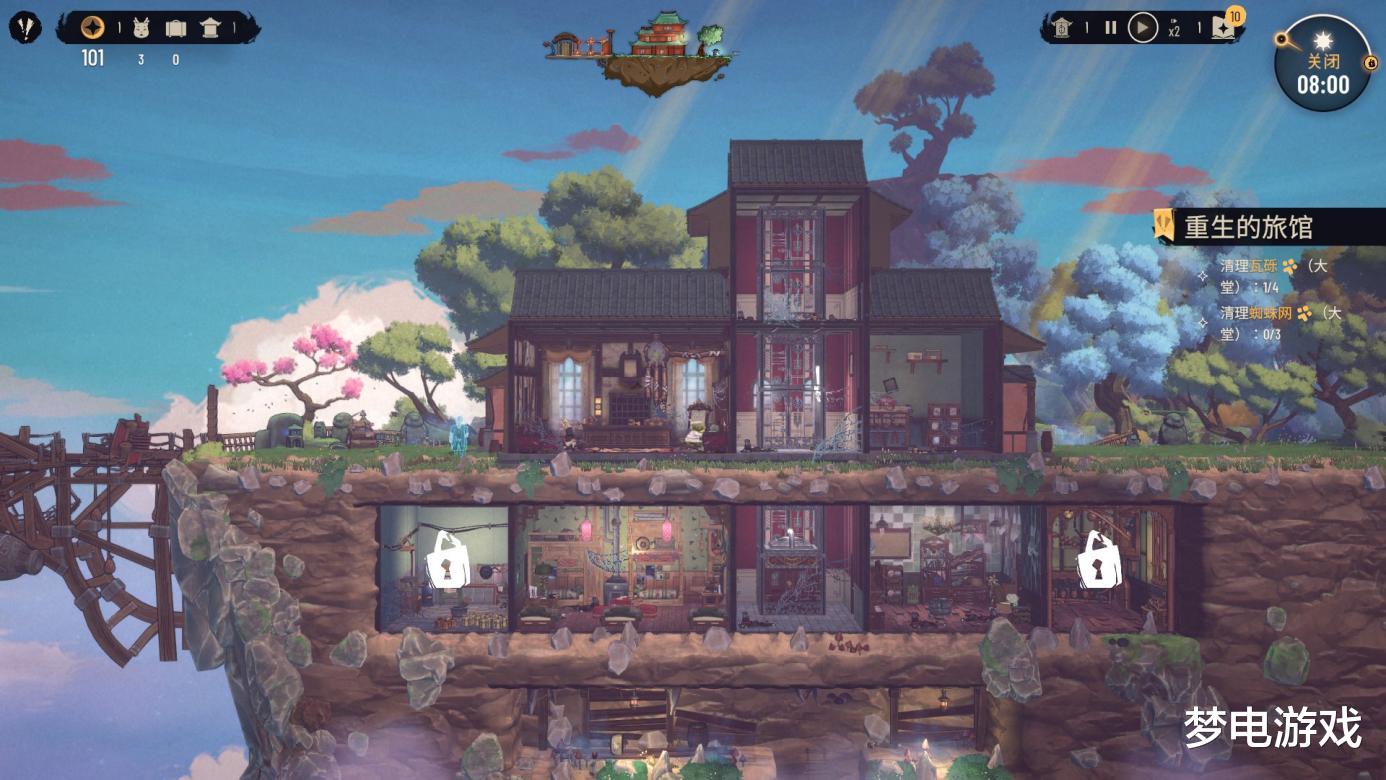Select the suitcase luggage icon

[176, 28]
